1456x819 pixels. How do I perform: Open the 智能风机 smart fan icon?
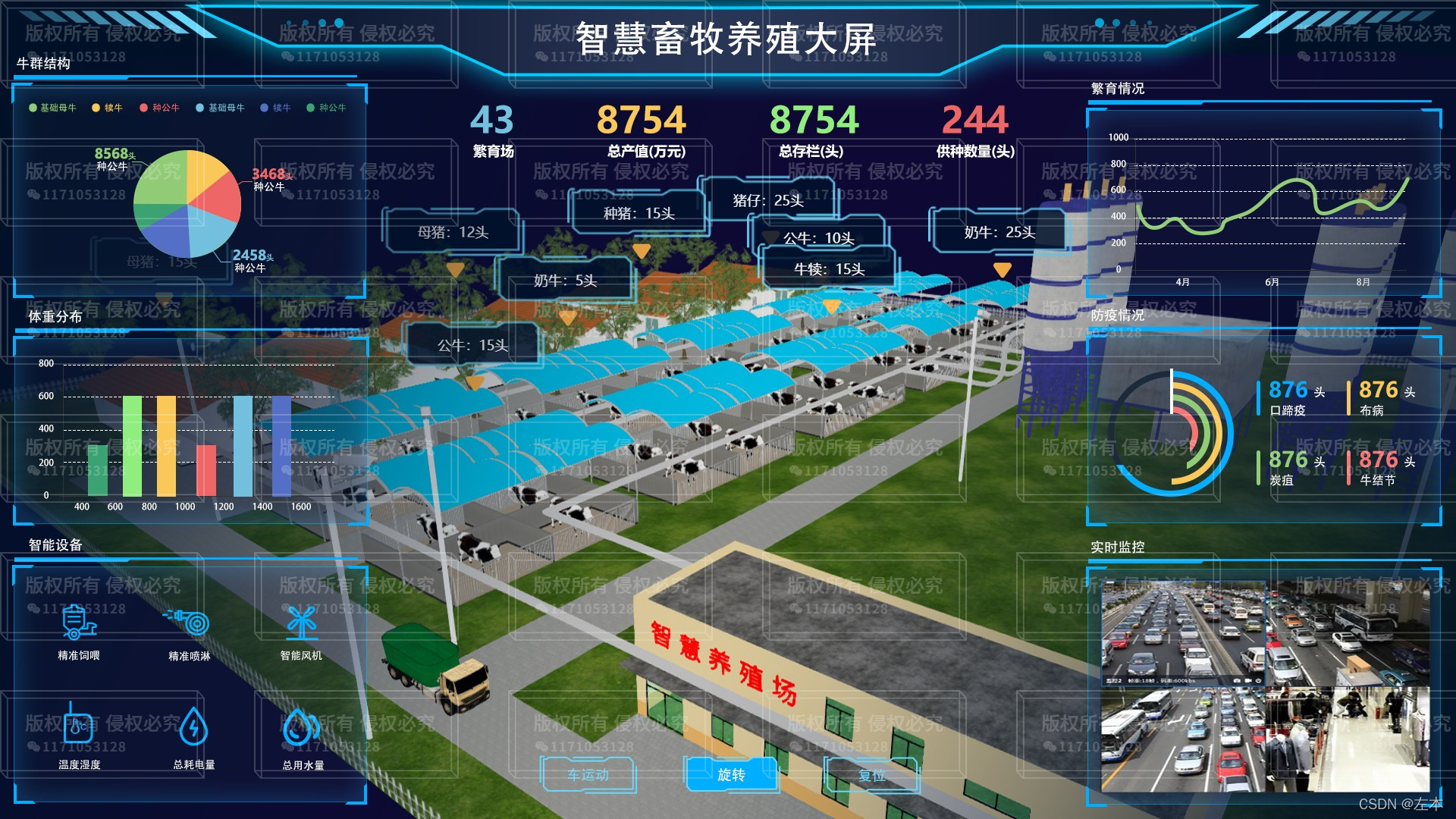point(302,622)
